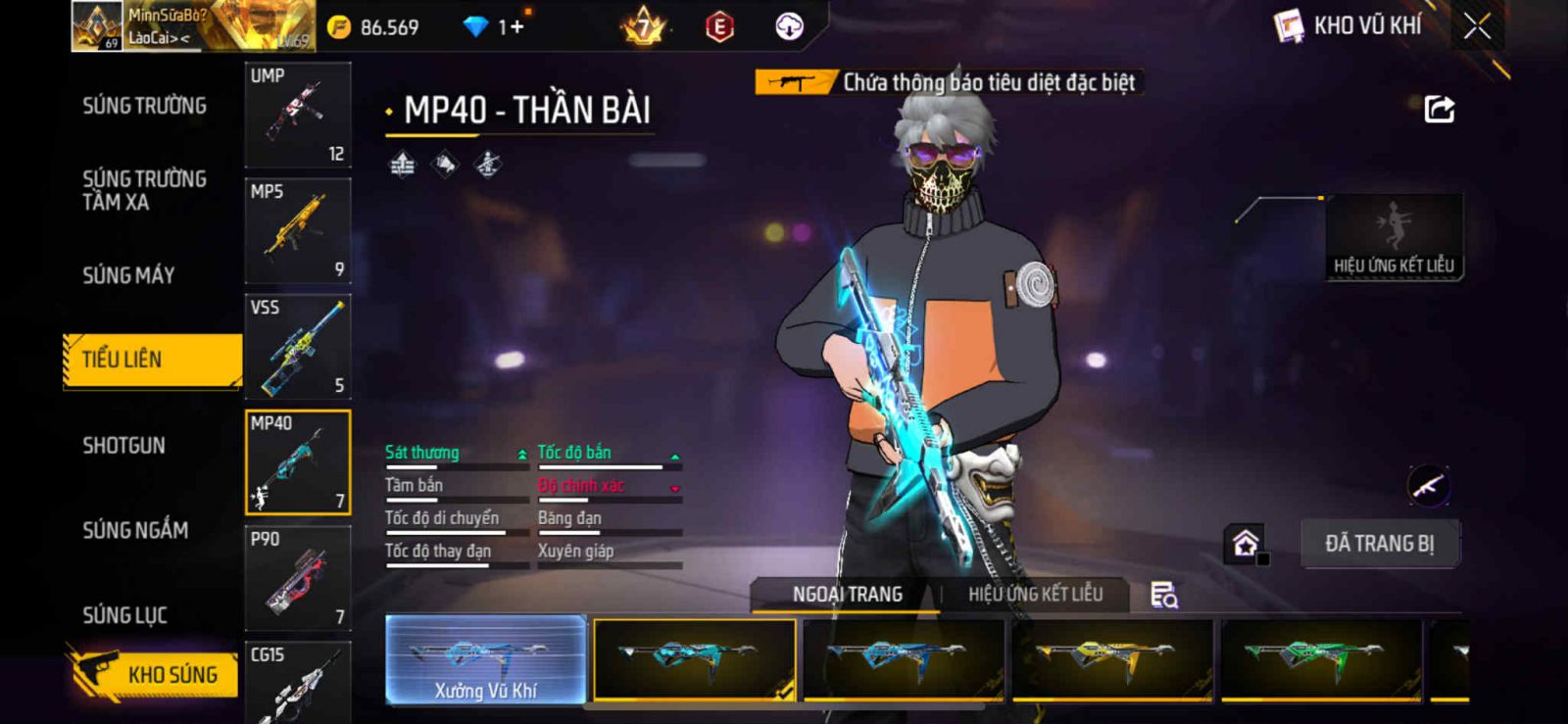The height and width of the screenshot is (724, 1568).
Task: Click the Đã Trang Bị button
Action: point(1379,544)
